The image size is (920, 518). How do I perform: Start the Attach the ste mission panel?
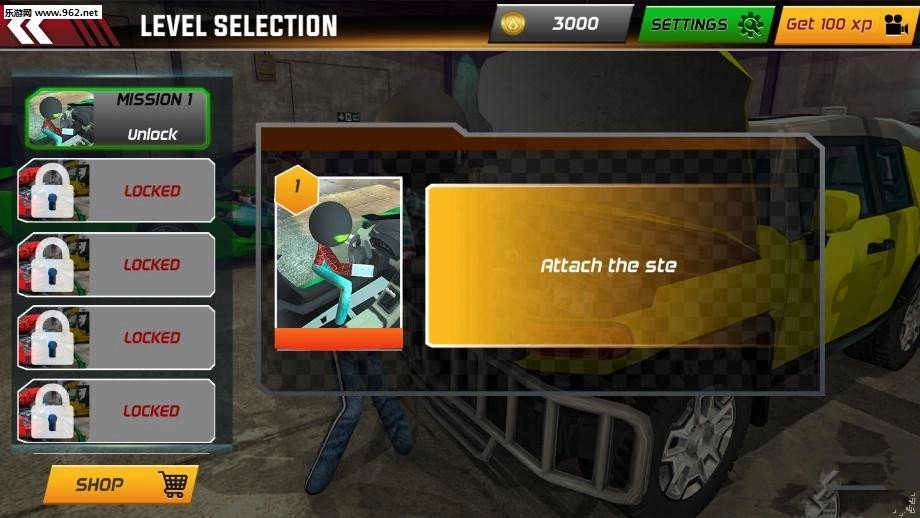pyautogui.click(x=608, y=265)
